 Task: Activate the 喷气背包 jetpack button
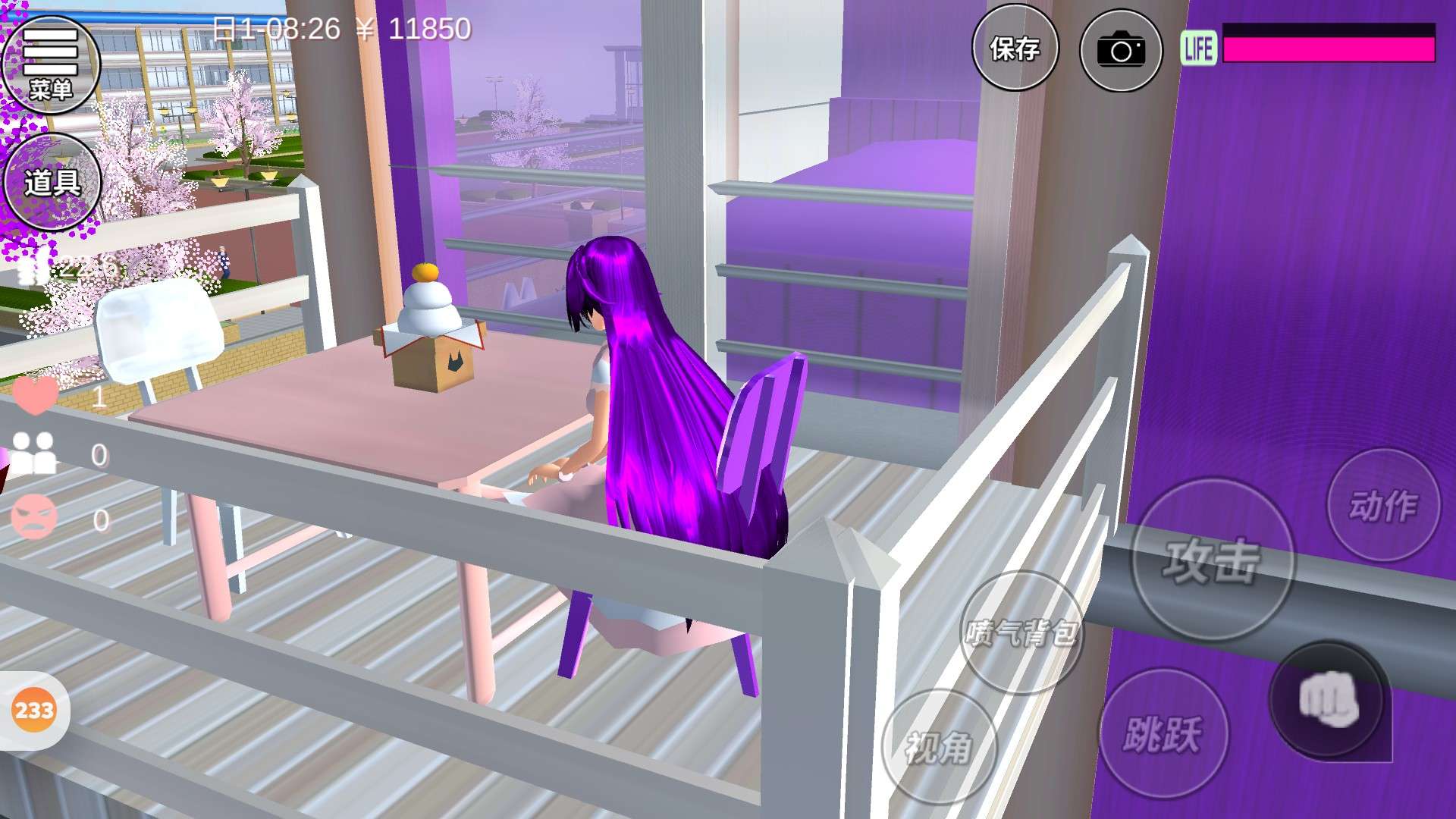[1021, 632]
